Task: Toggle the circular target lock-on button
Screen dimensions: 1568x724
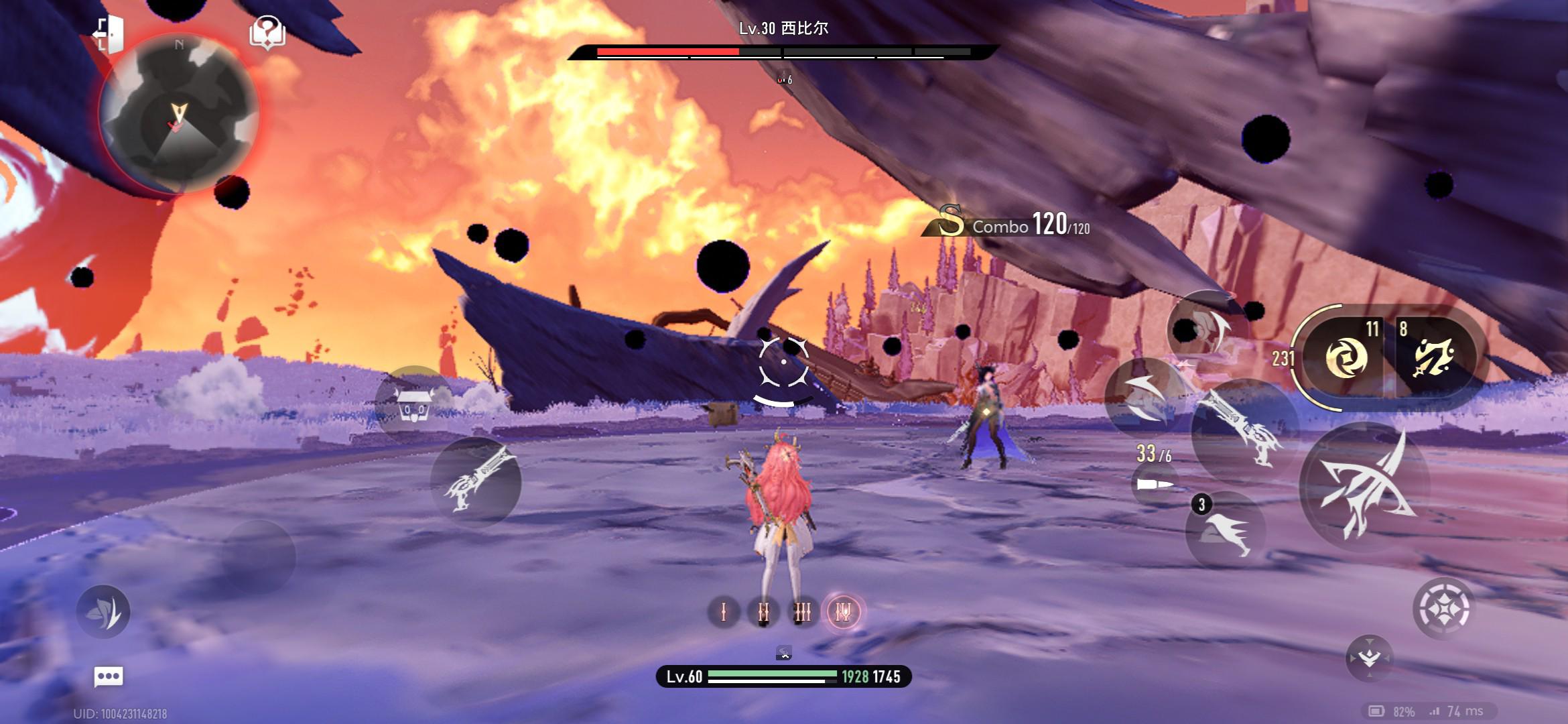Action: click(1443, 608)
